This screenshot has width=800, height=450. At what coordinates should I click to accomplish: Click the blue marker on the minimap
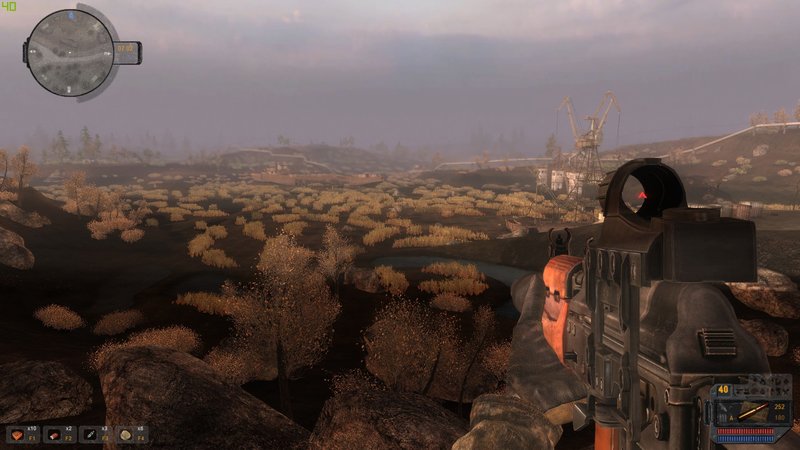tap(72, 17)
